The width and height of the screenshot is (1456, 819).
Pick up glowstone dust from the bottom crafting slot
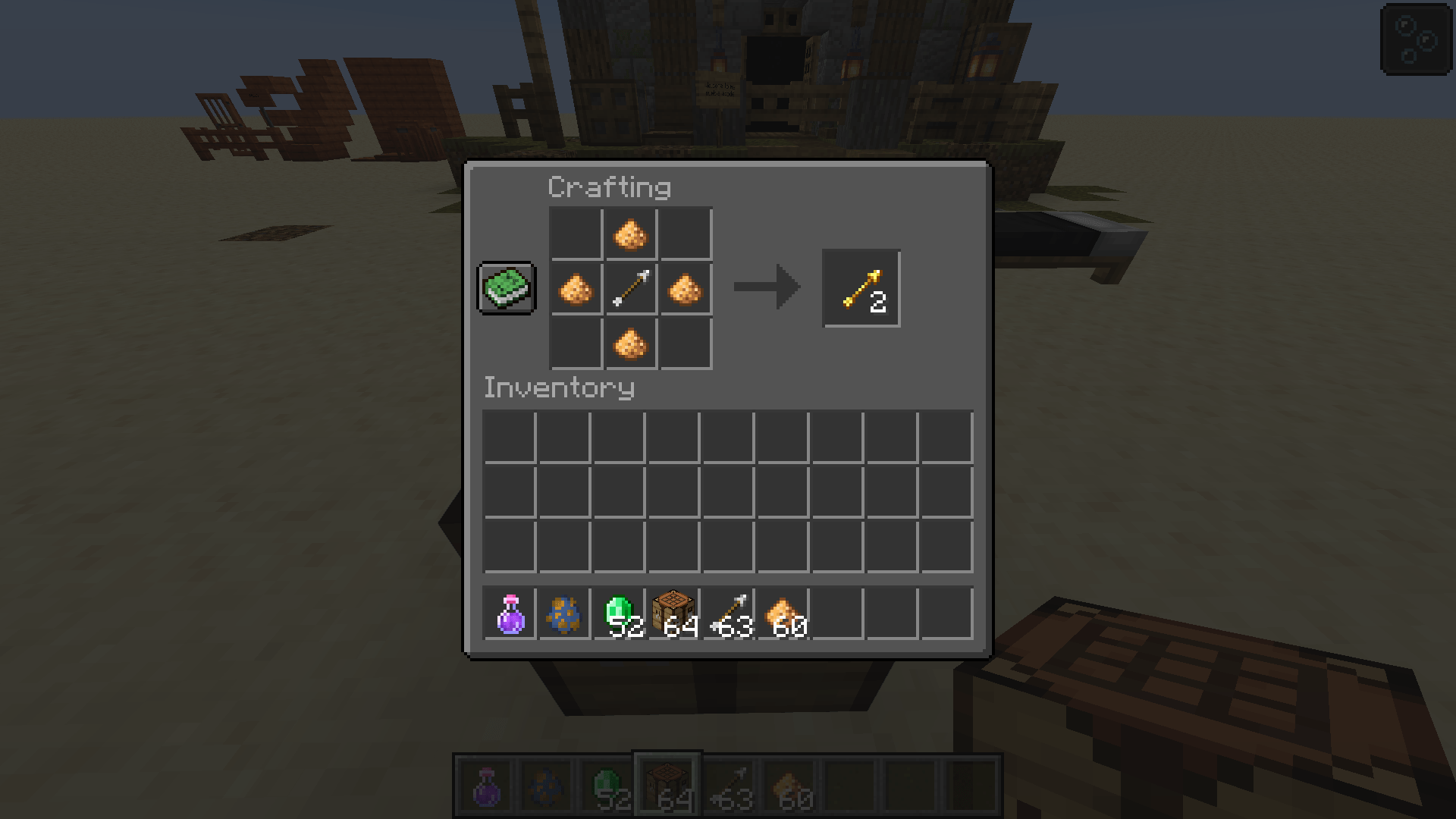click(x=631, y=343)
